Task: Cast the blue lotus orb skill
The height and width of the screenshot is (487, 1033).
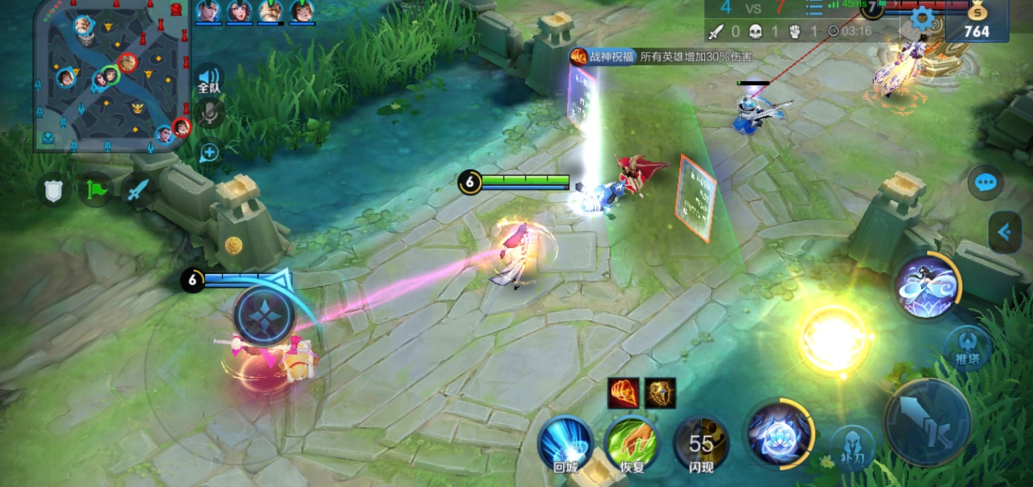Action: pyautogui.click(x=780, y=433)
